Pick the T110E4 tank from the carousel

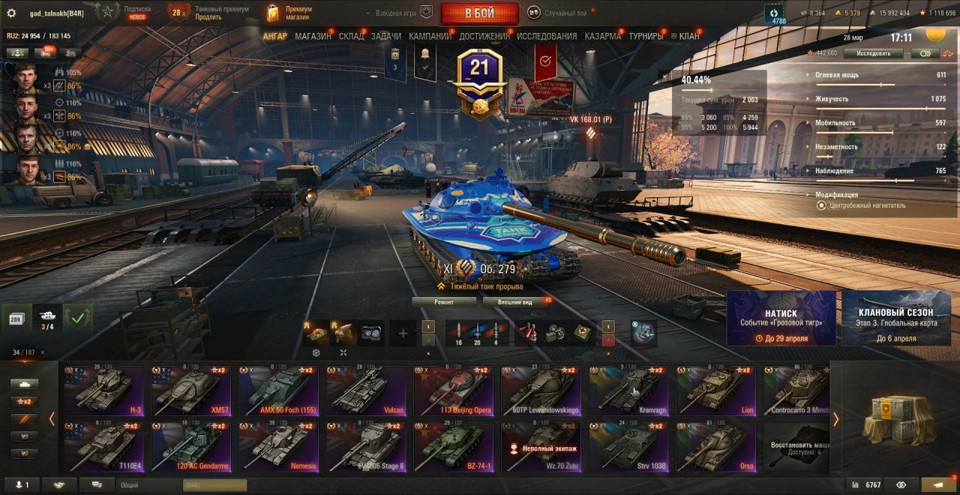click(x=103, y=446)
